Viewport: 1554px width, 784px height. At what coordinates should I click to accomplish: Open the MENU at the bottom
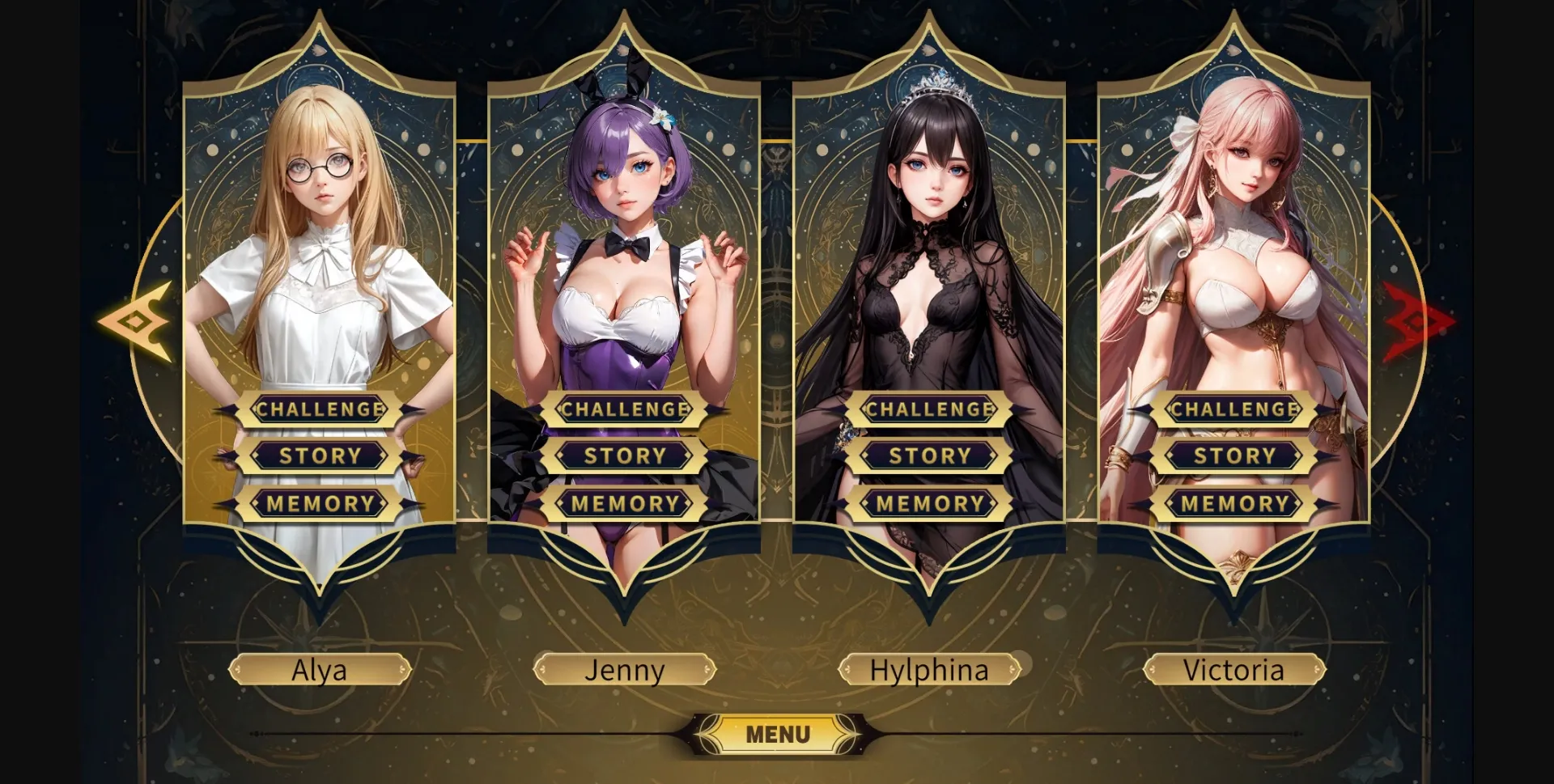coord(777,734)
